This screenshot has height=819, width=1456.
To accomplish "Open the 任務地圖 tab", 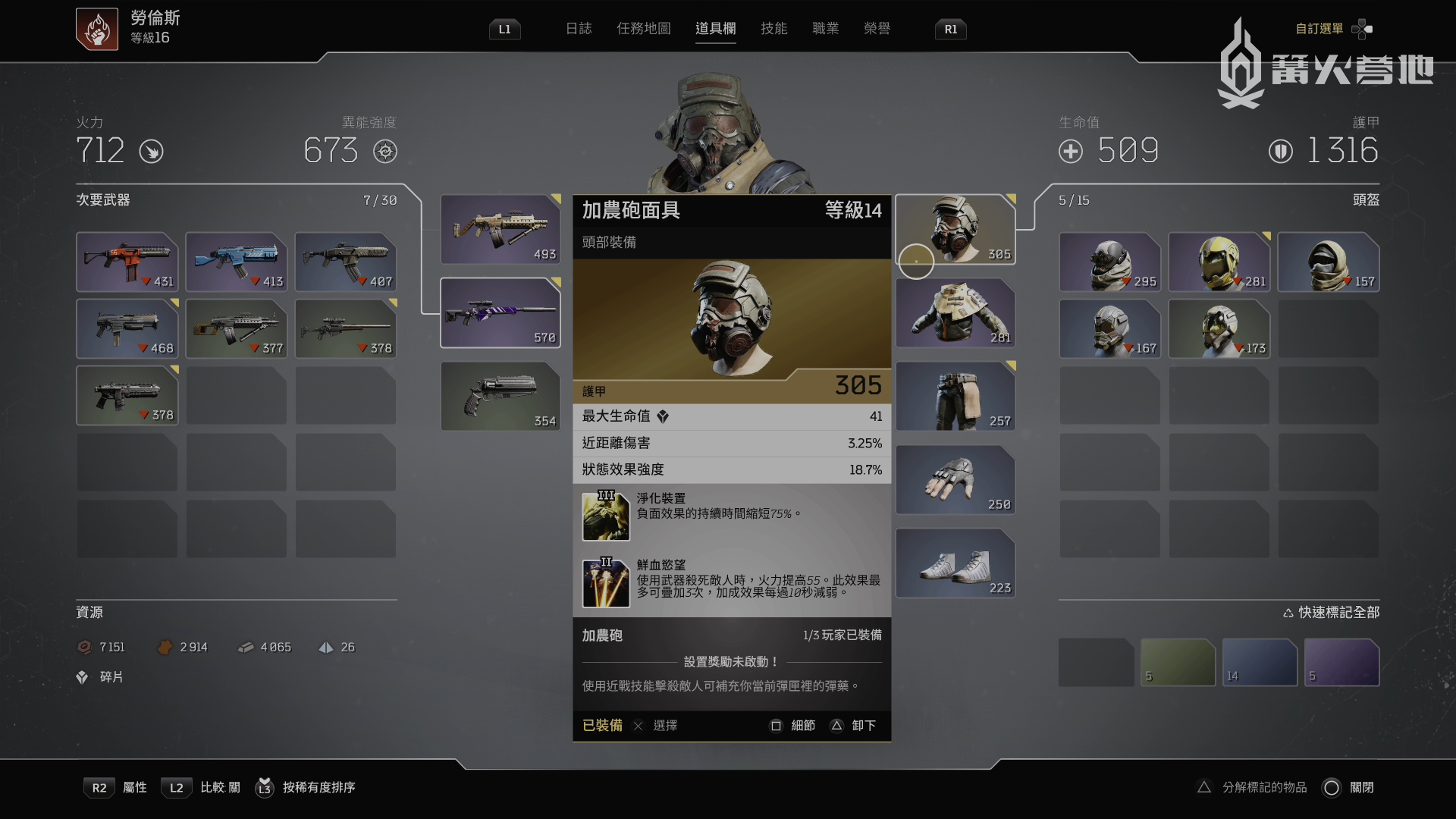I will click(x=643, y=29).
